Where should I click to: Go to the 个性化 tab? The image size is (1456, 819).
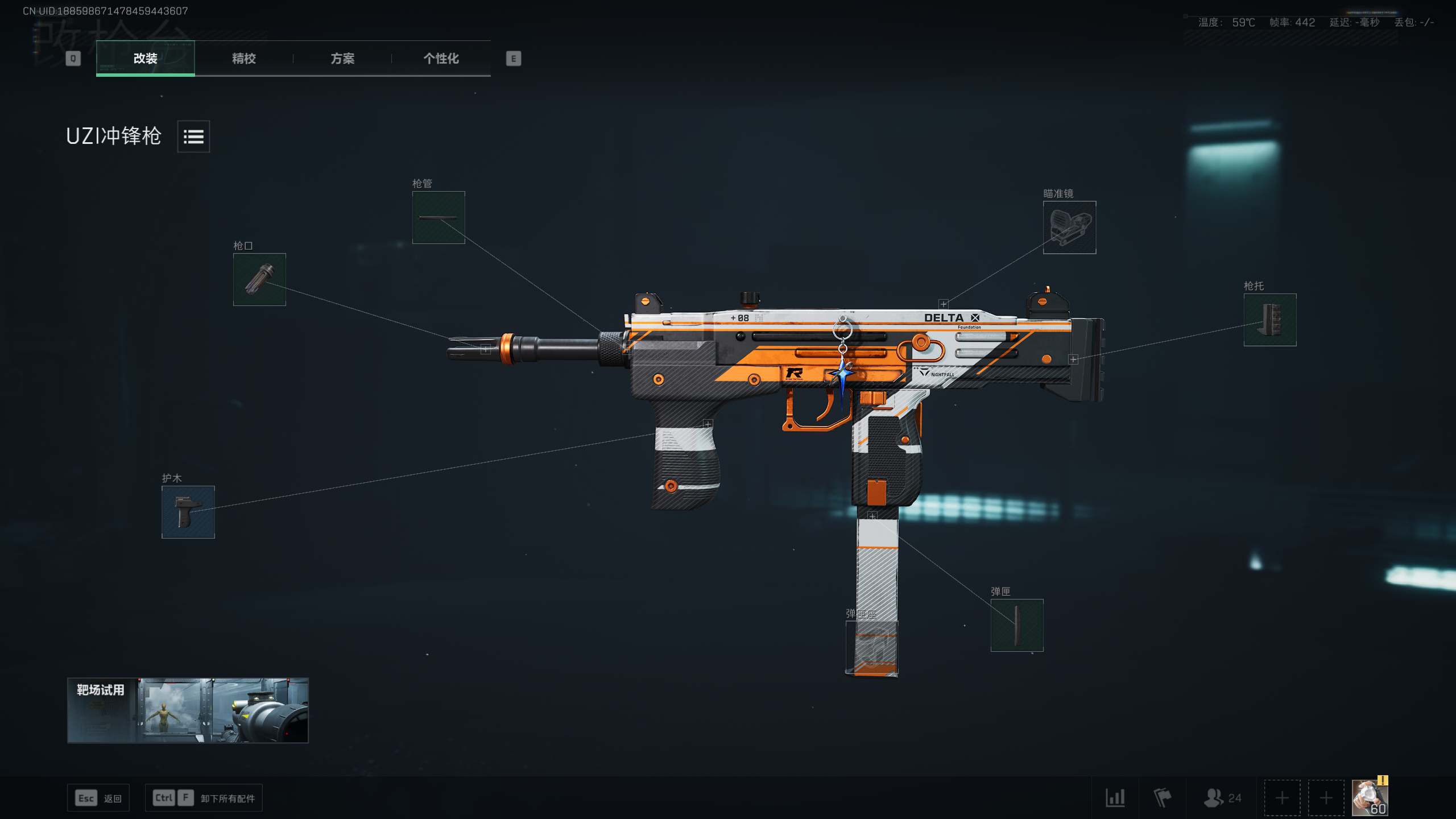click(x=441, y=58)
